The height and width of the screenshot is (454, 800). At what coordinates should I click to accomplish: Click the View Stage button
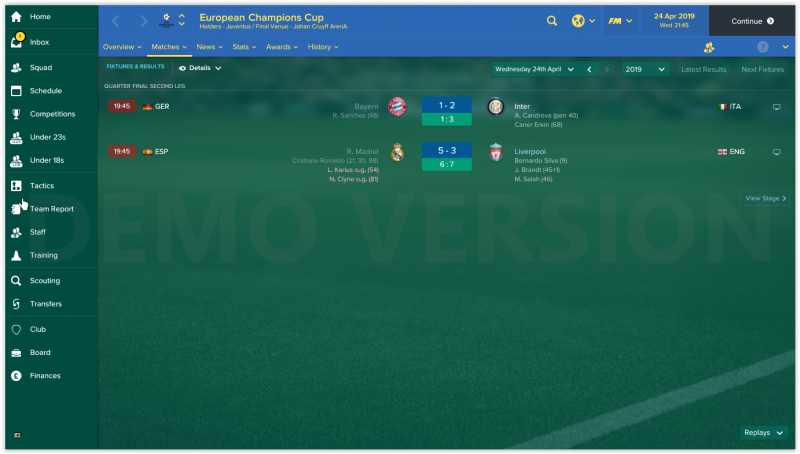[x=766, y=198]
